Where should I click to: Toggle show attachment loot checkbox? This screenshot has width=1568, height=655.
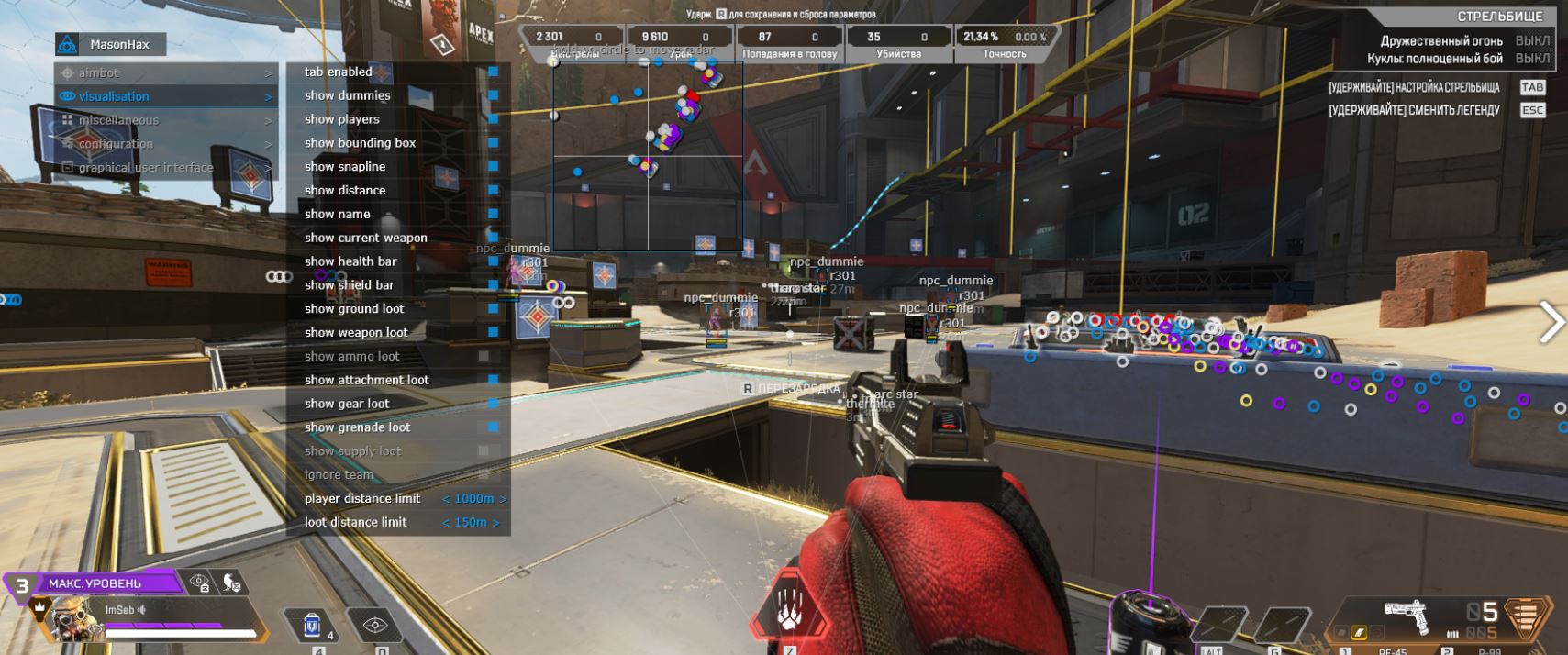pos(493,380)
